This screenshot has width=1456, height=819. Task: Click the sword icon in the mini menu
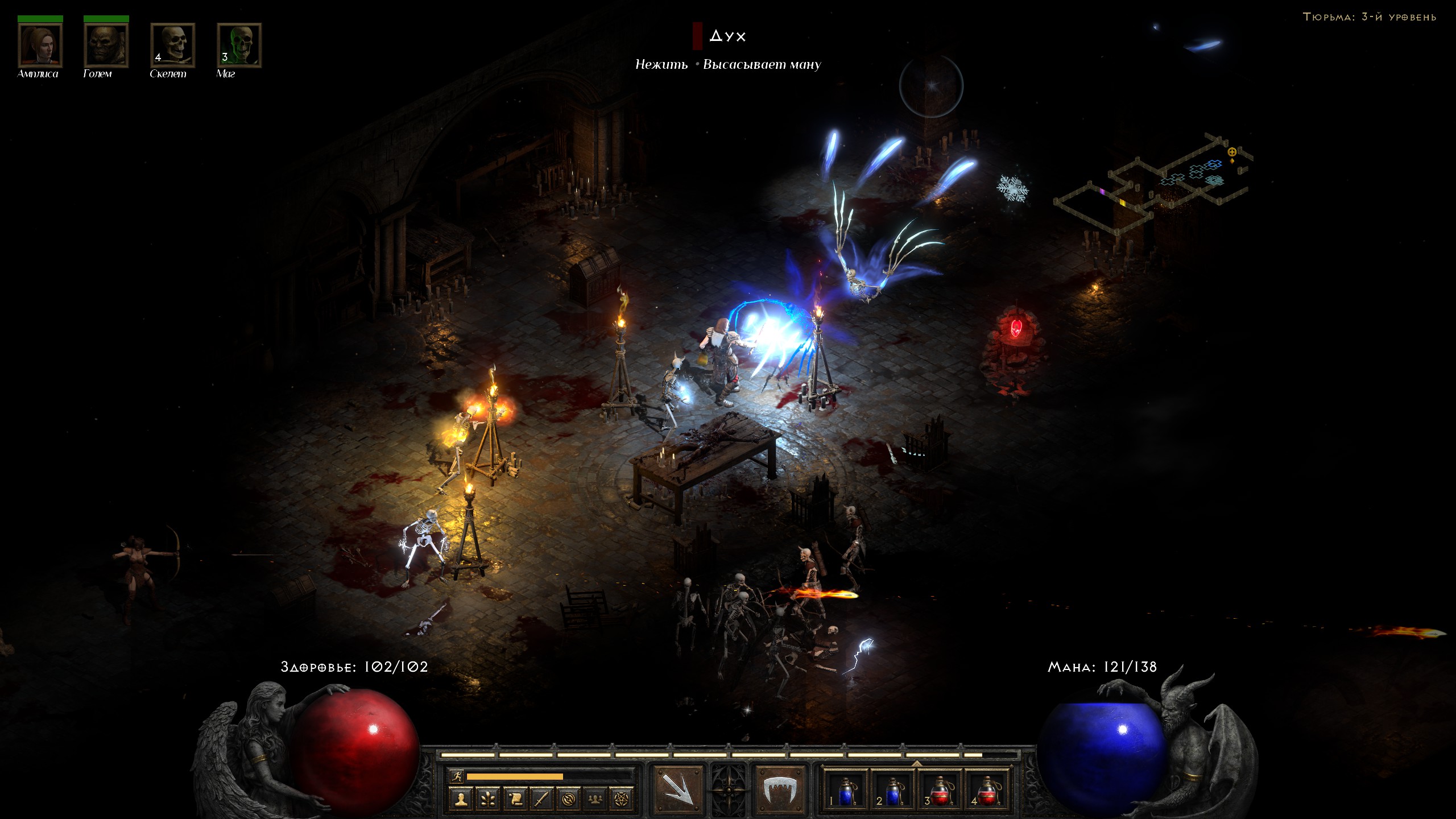(x=541, y=799)
